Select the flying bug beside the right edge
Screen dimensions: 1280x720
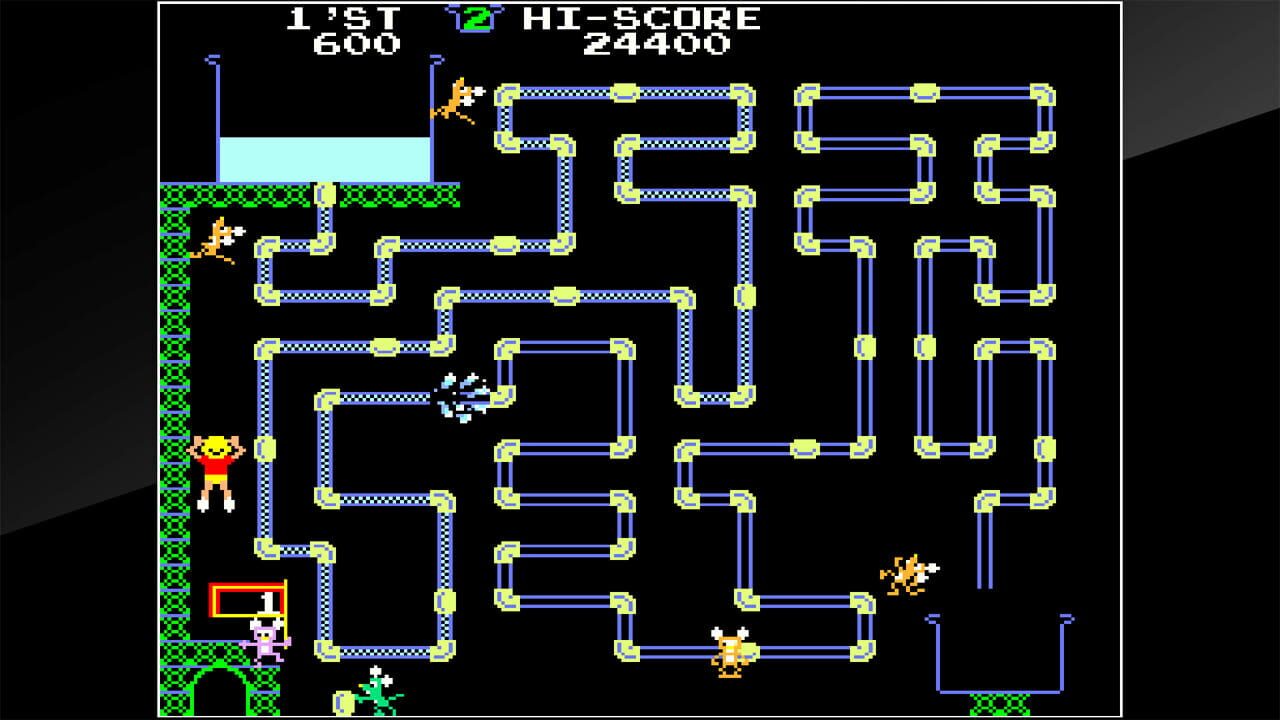tap(905, 577)
